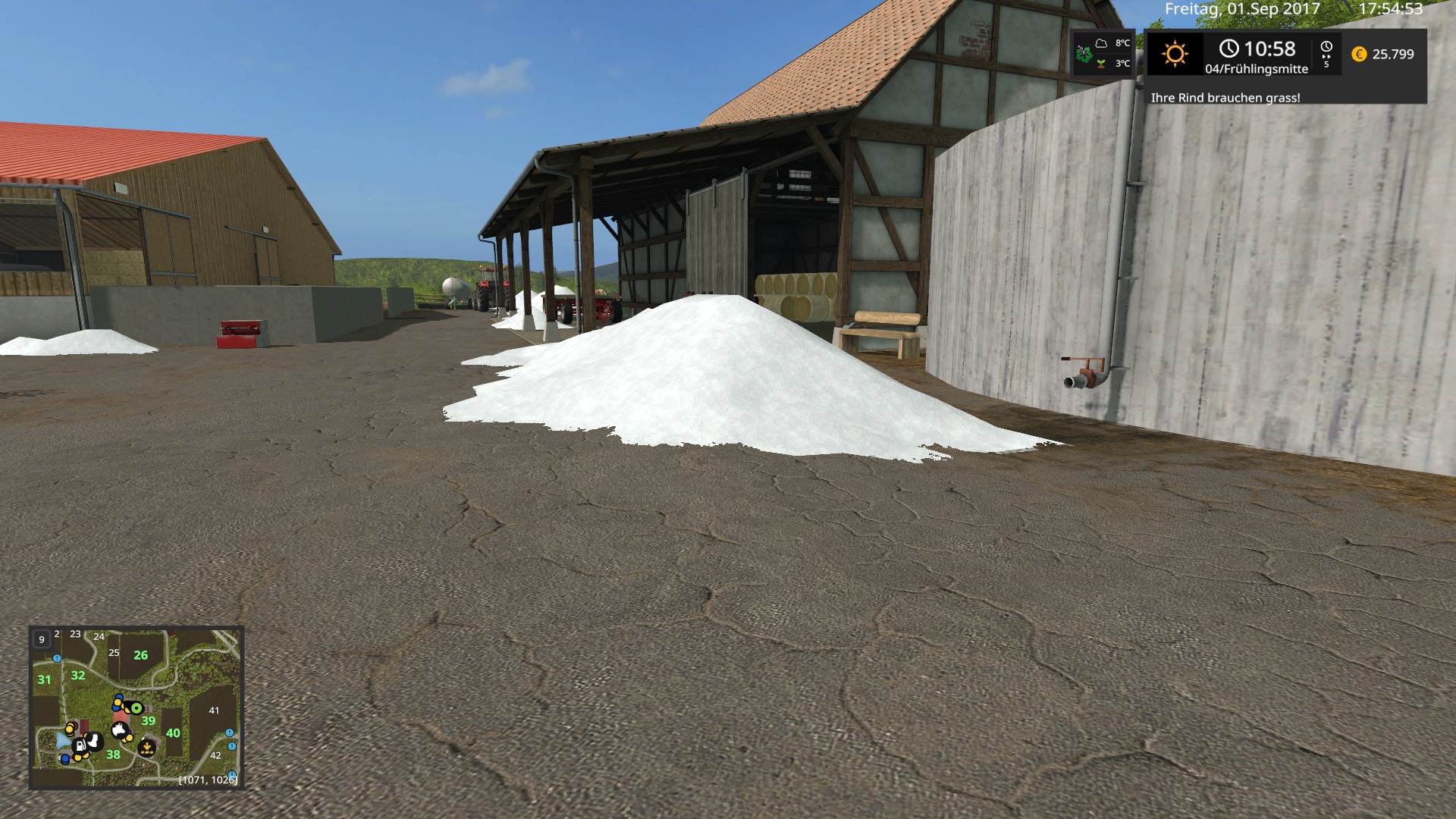Select the green tractor circle icon on minimap

coord(136,708)
